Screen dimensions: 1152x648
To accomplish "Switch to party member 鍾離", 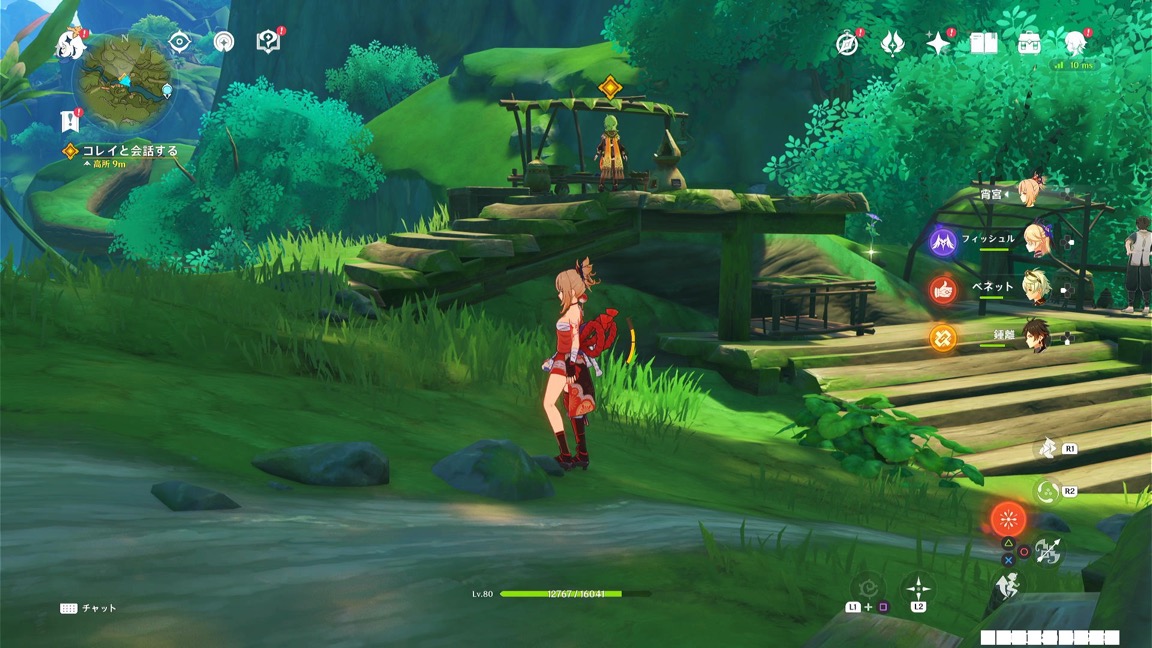I will point(1034,338).
